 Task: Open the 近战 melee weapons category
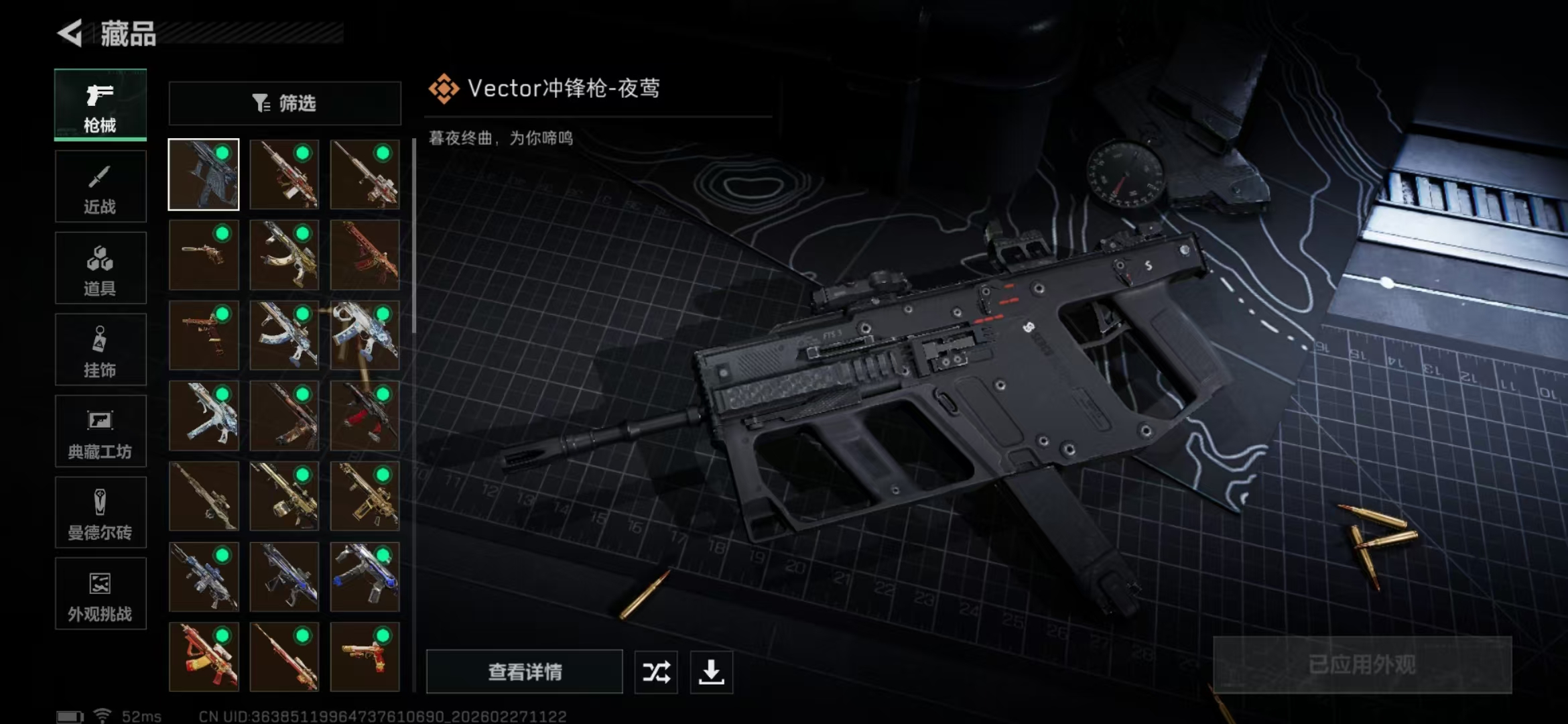pyautogui.click(x=100, y=186)
